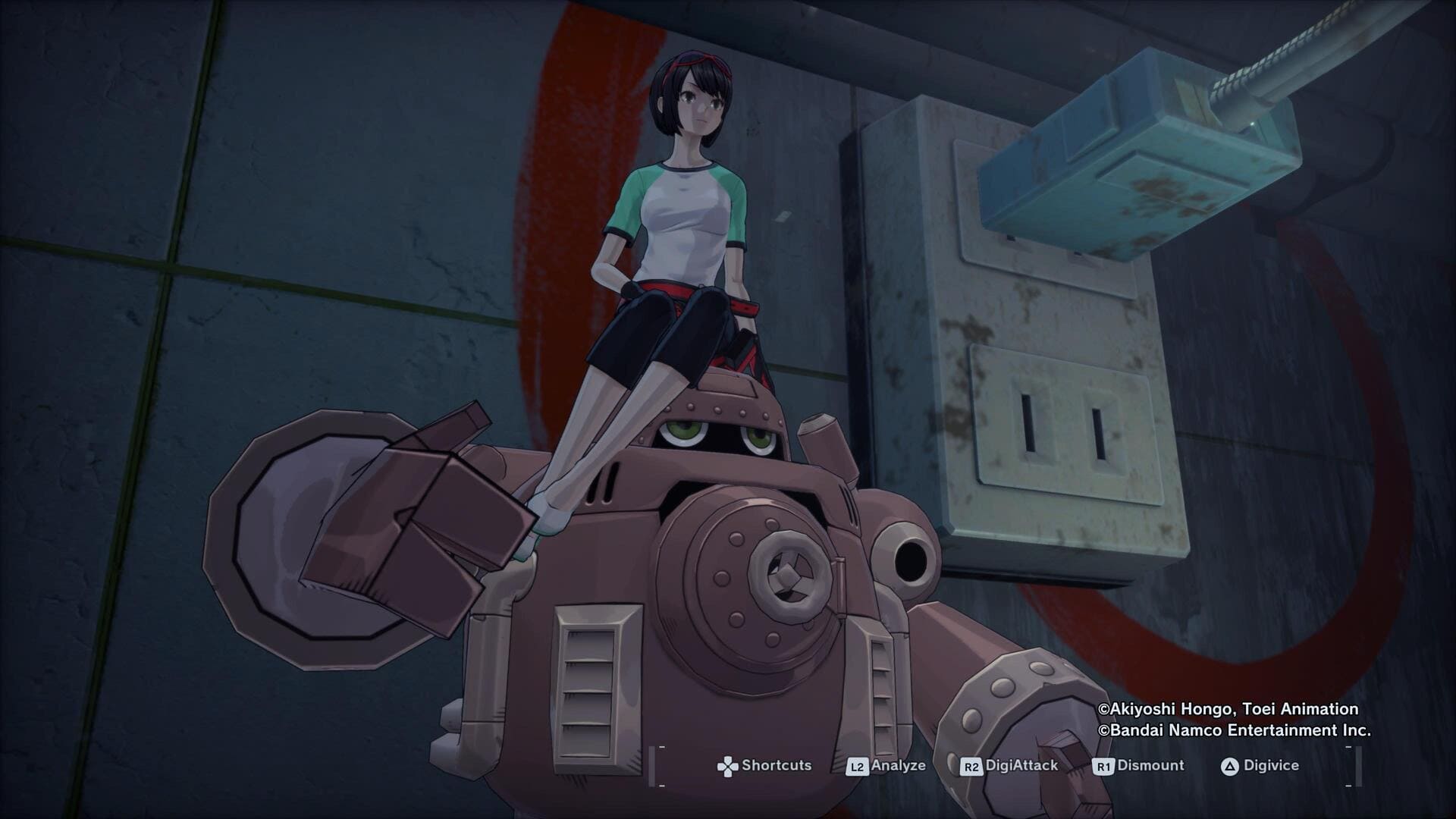Select the DigiAttack prompt icon
1456x819 pixels.
click(973, 765)
